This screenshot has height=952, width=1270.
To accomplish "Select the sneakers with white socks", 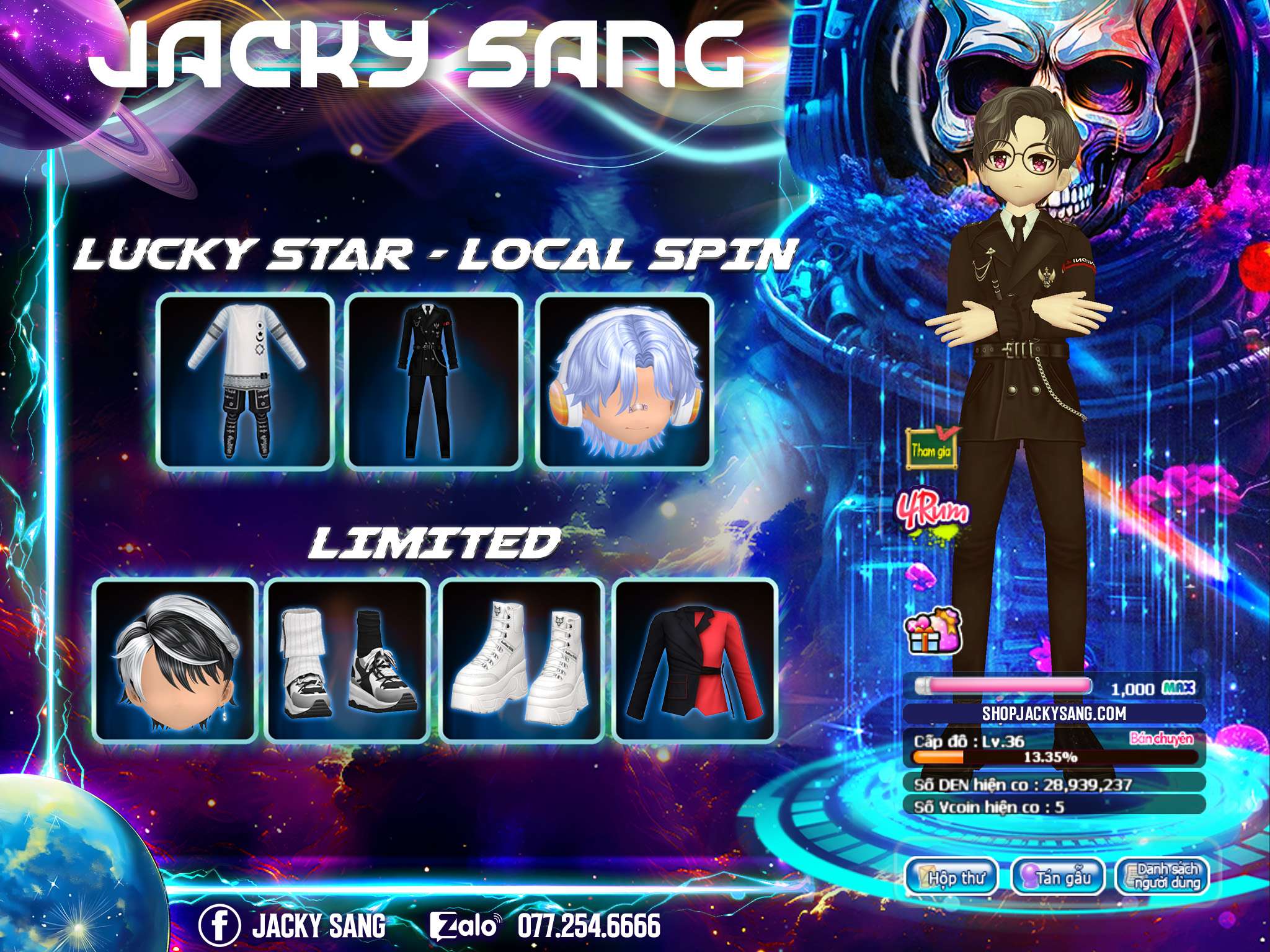I will [x=347, y=659].
